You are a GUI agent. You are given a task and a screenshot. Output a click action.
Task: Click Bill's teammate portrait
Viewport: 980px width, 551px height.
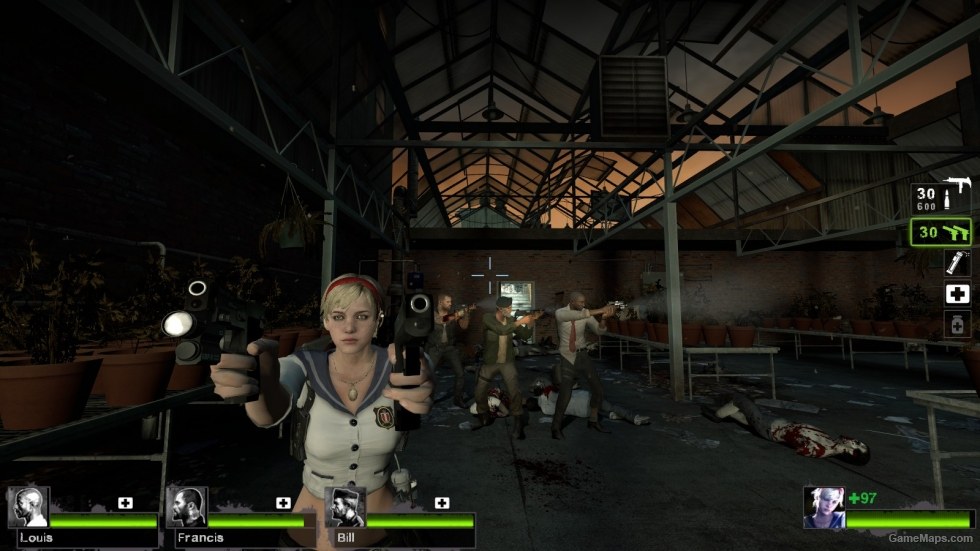pos(345,507)
